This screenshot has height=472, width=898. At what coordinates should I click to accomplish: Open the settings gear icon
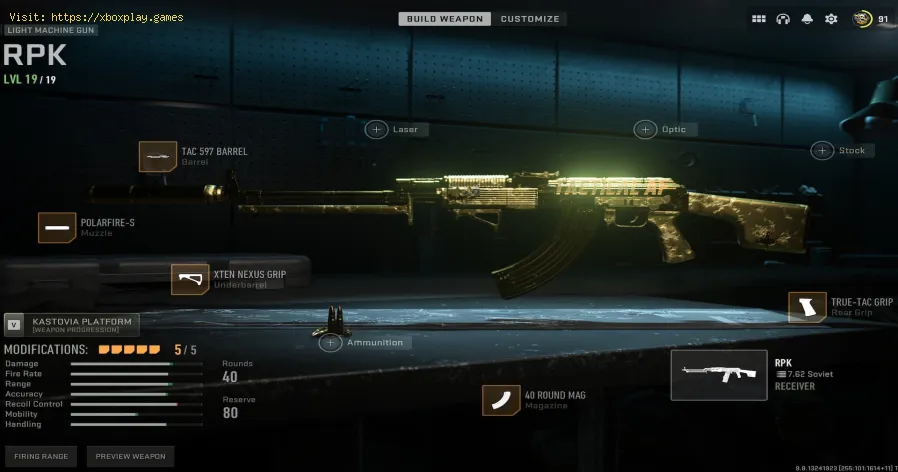pos(830,19)
